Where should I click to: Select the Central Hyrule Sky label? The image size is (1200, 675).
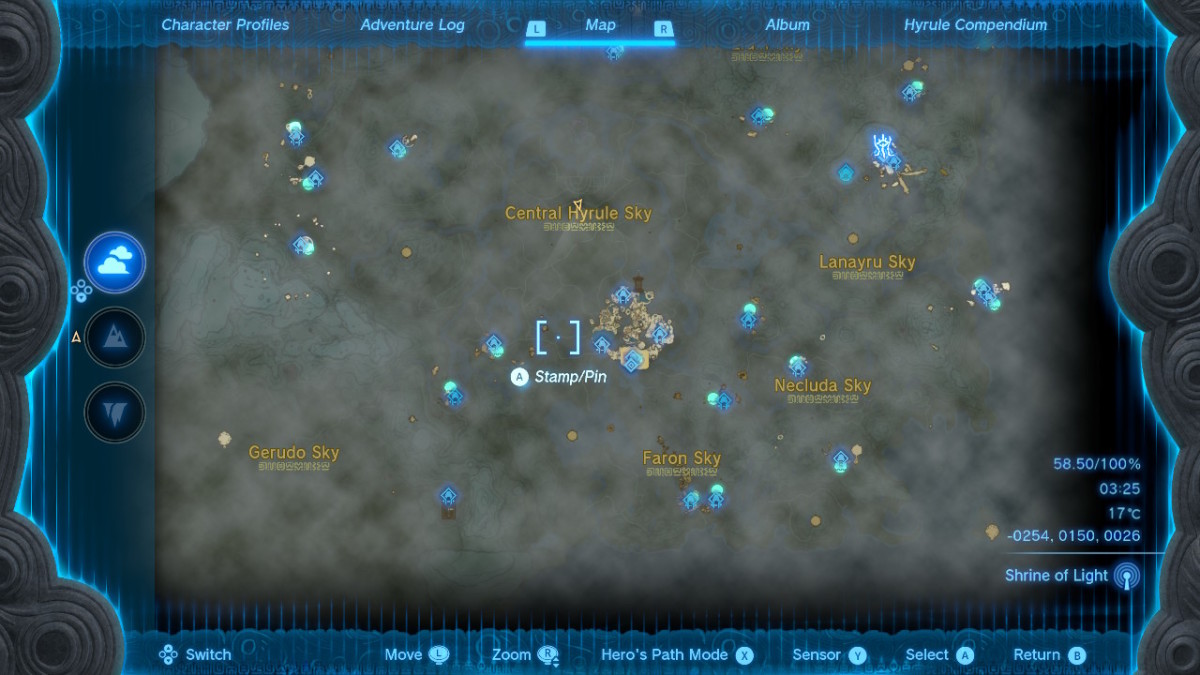pyautogui.click(x=578, y=213)
